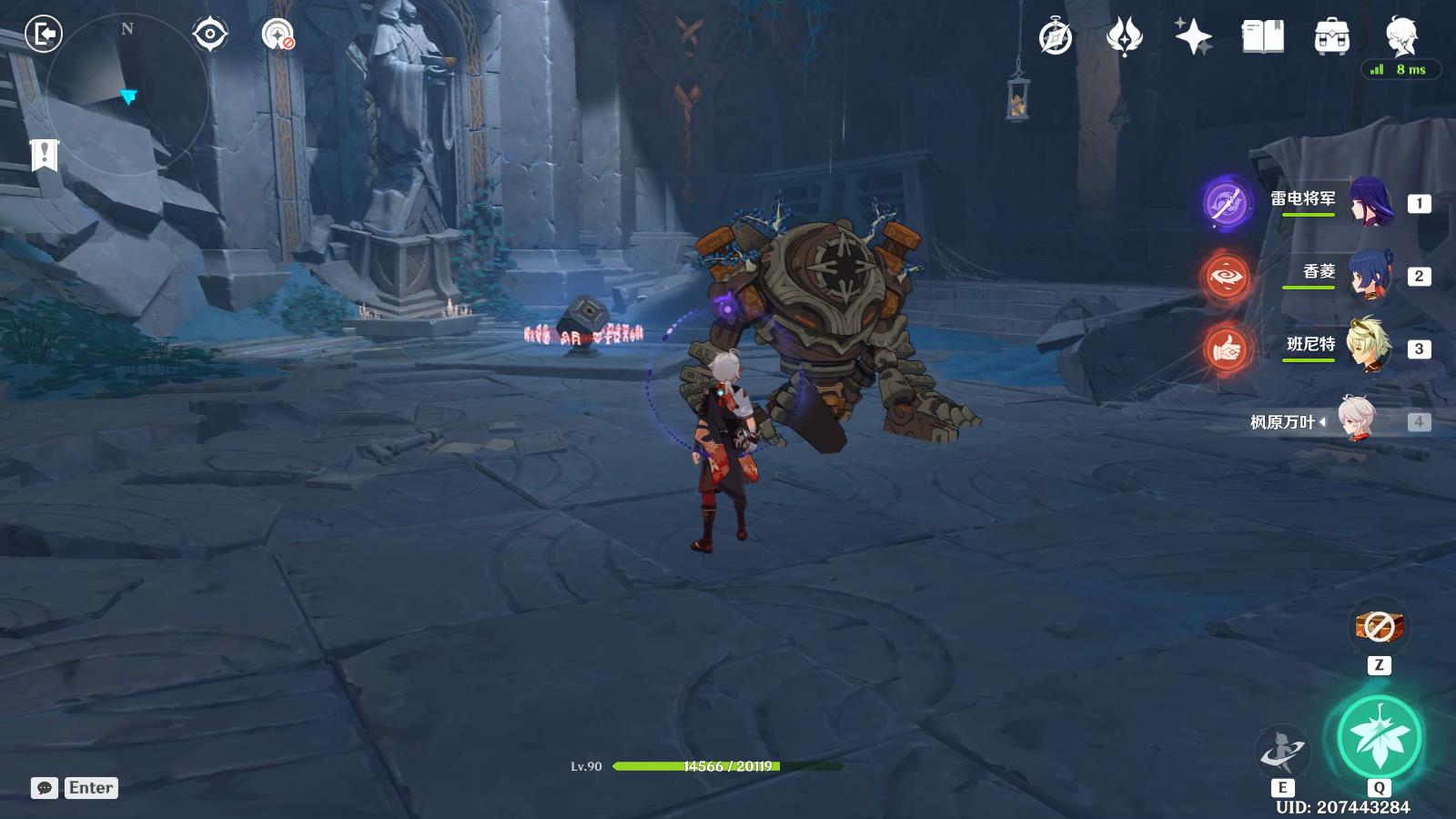1456x819 pixels.
Task: Open the adventurer handbook book icon
Action: coord(1262,37)
